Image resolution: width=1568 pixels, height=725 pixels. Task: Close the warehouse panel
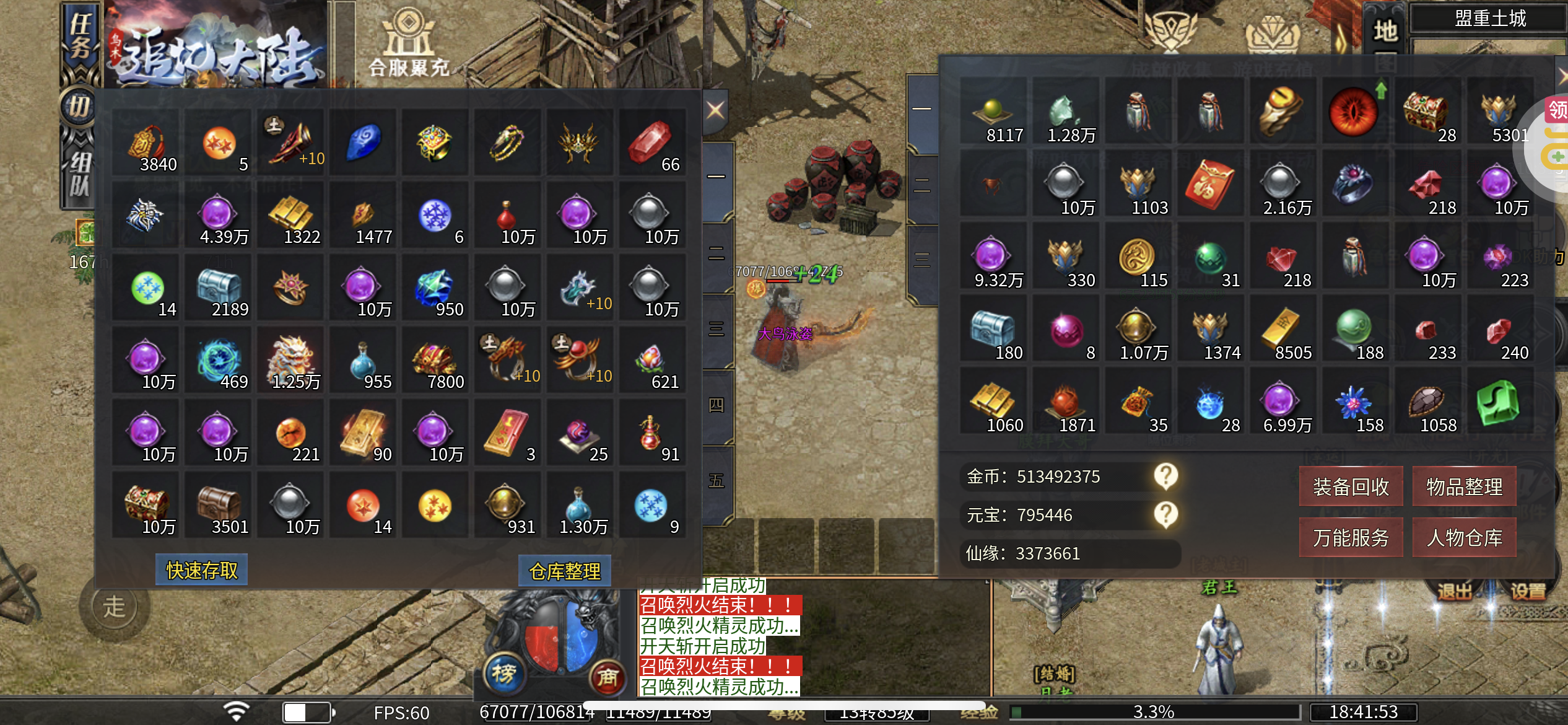point(715,111)
